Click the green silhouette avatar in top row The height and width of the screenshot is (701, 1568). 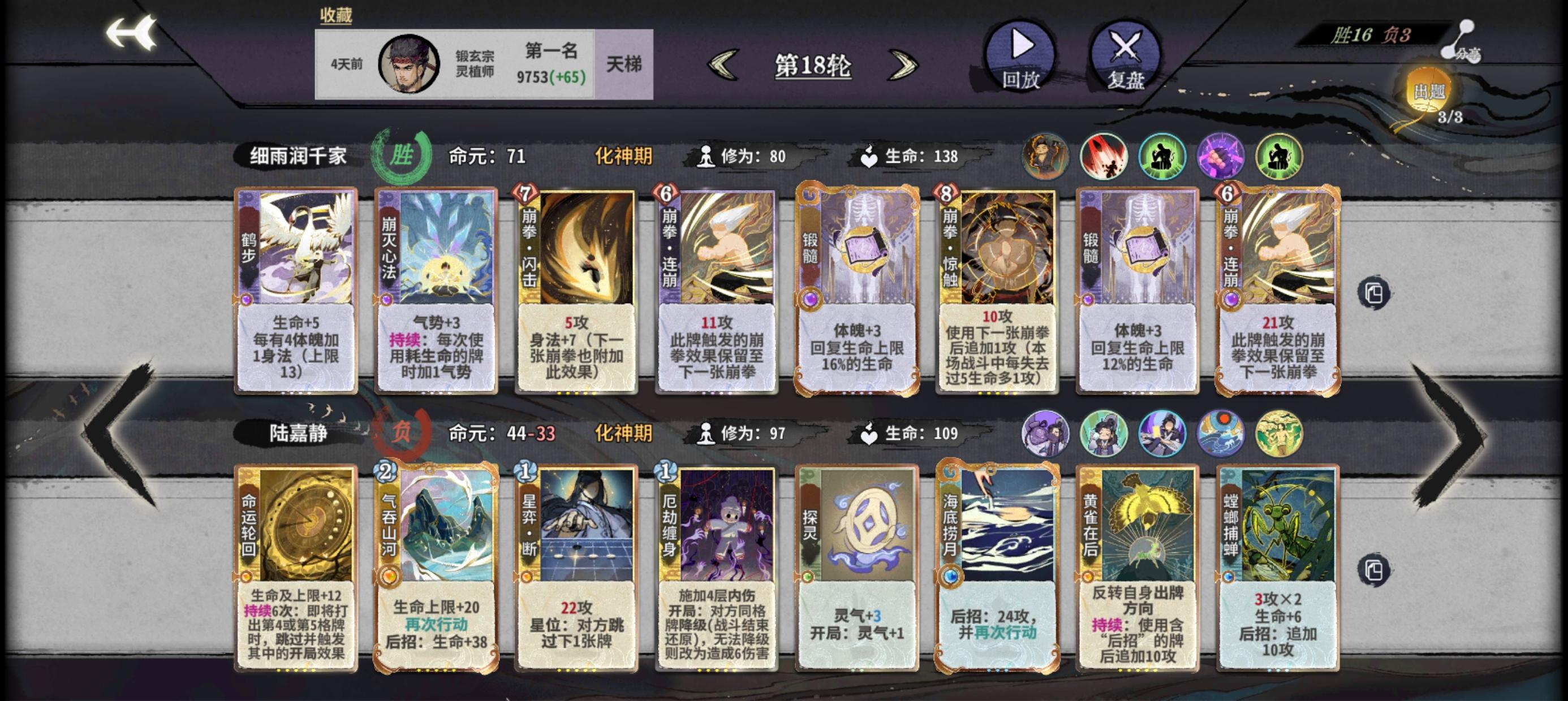[x=1163, y=157]
